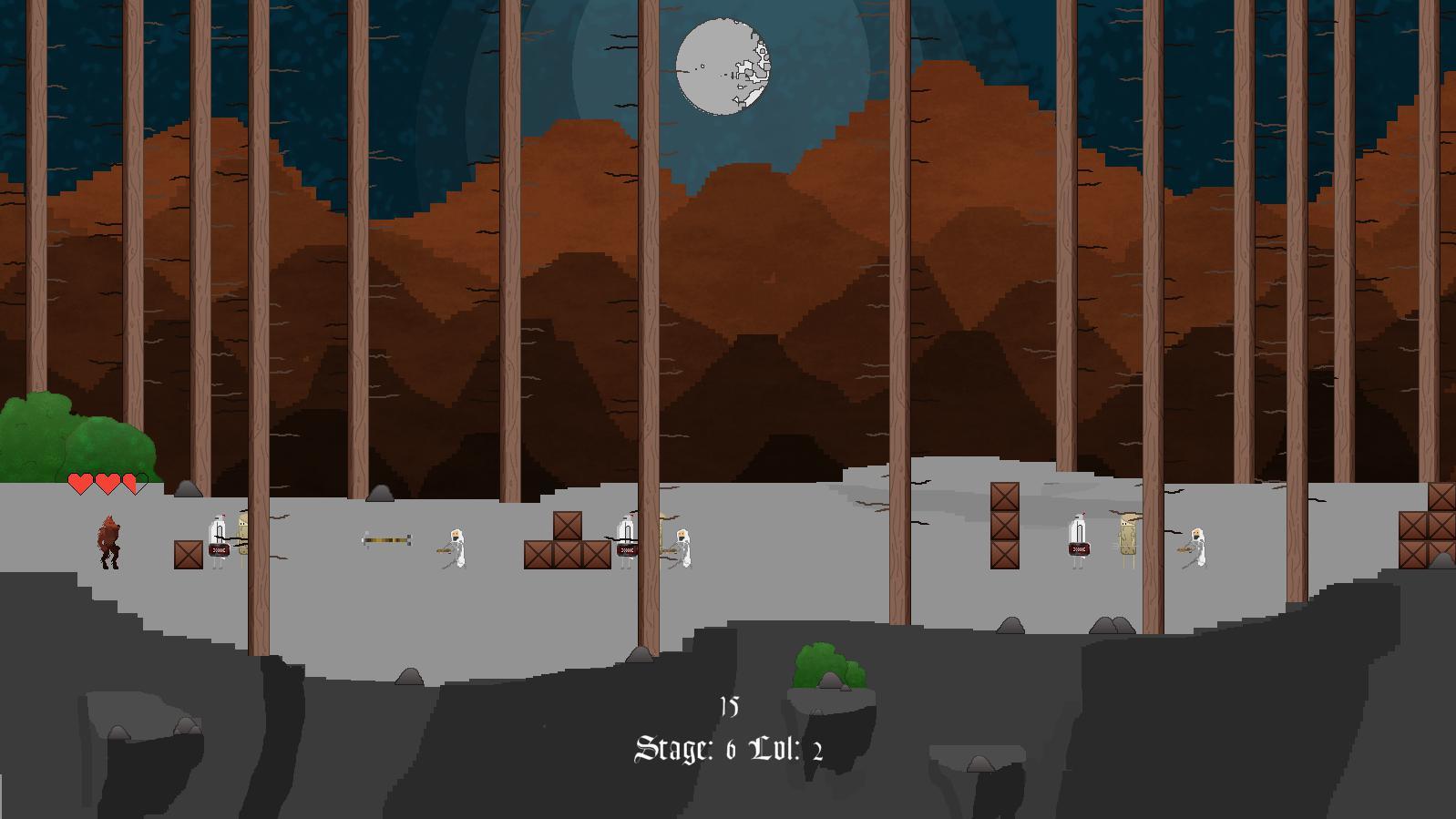
Task: Click the moon in the night sky
Action: click(724, 66)
